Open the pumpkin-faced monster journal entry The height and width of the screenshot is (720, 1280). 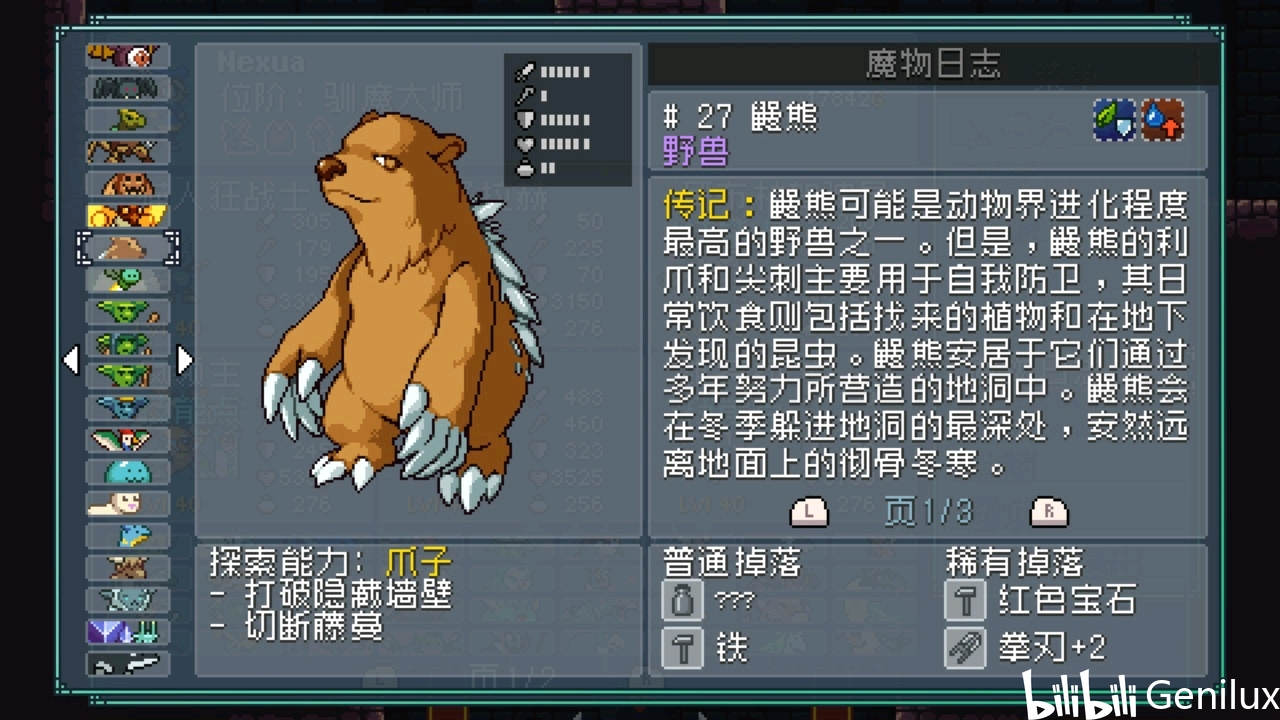tap(128, 185)
